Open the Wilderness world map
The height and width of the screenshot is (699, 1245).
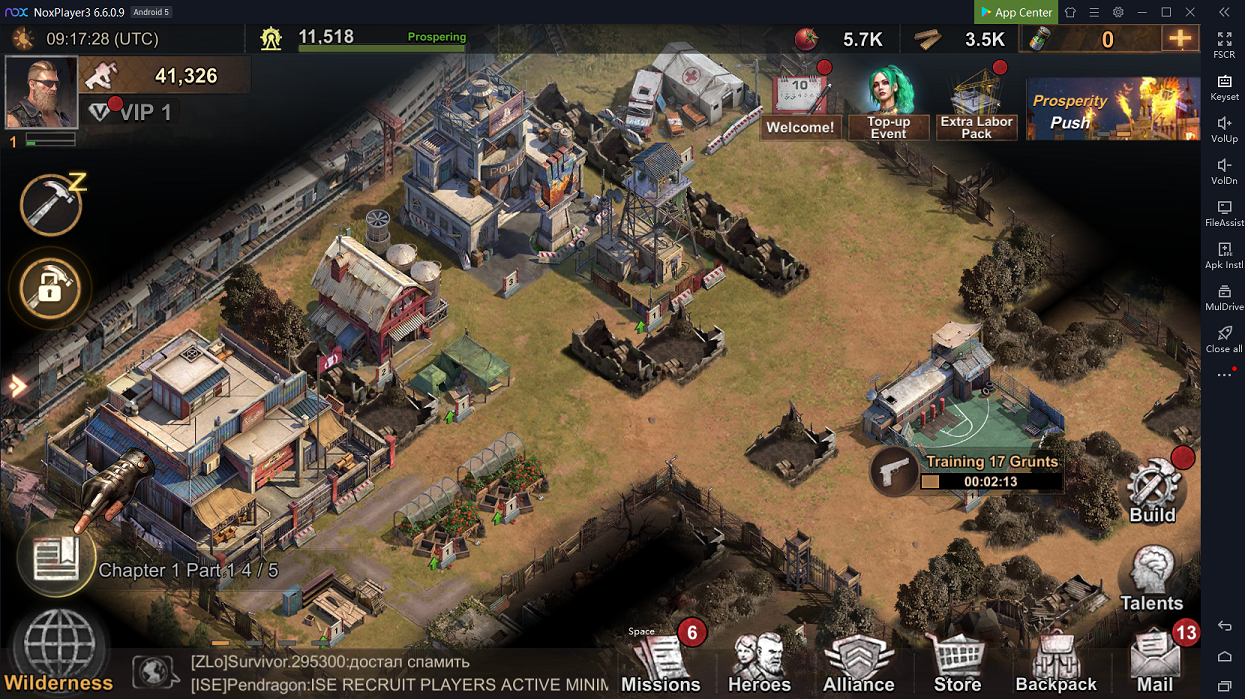coord(58,650)
